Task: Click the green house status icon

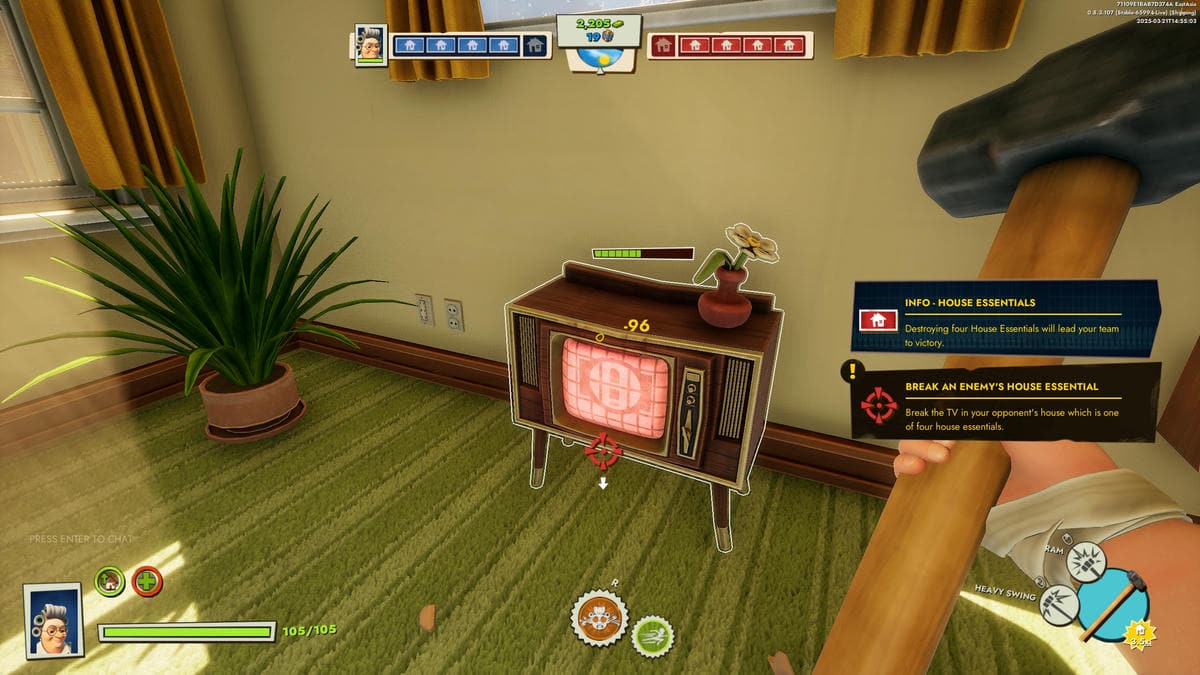Action: pyautogui.click(x=110, y=581)
